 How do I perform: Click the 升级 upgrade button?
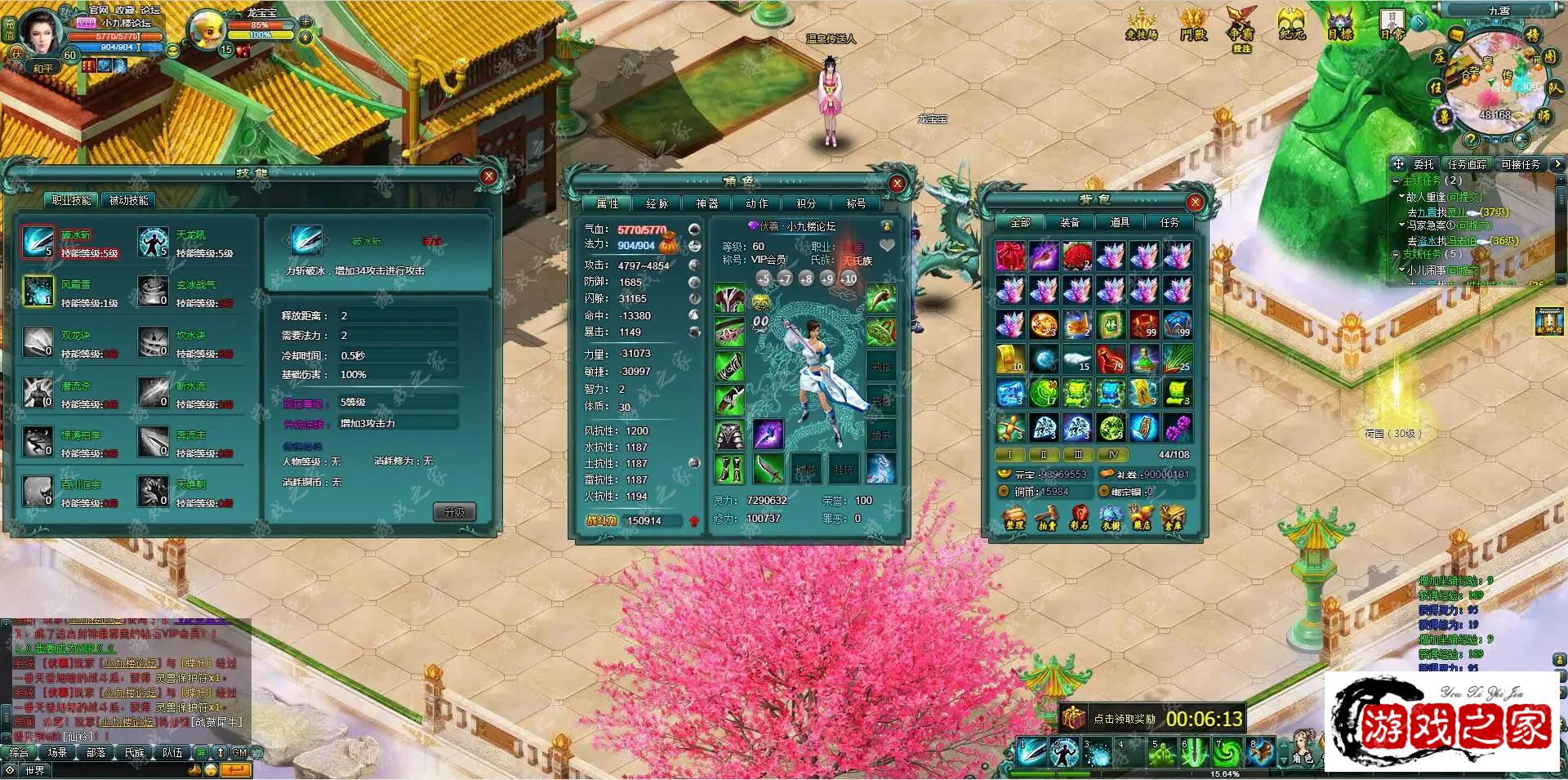pyautogui.click(x=453, y=512)
